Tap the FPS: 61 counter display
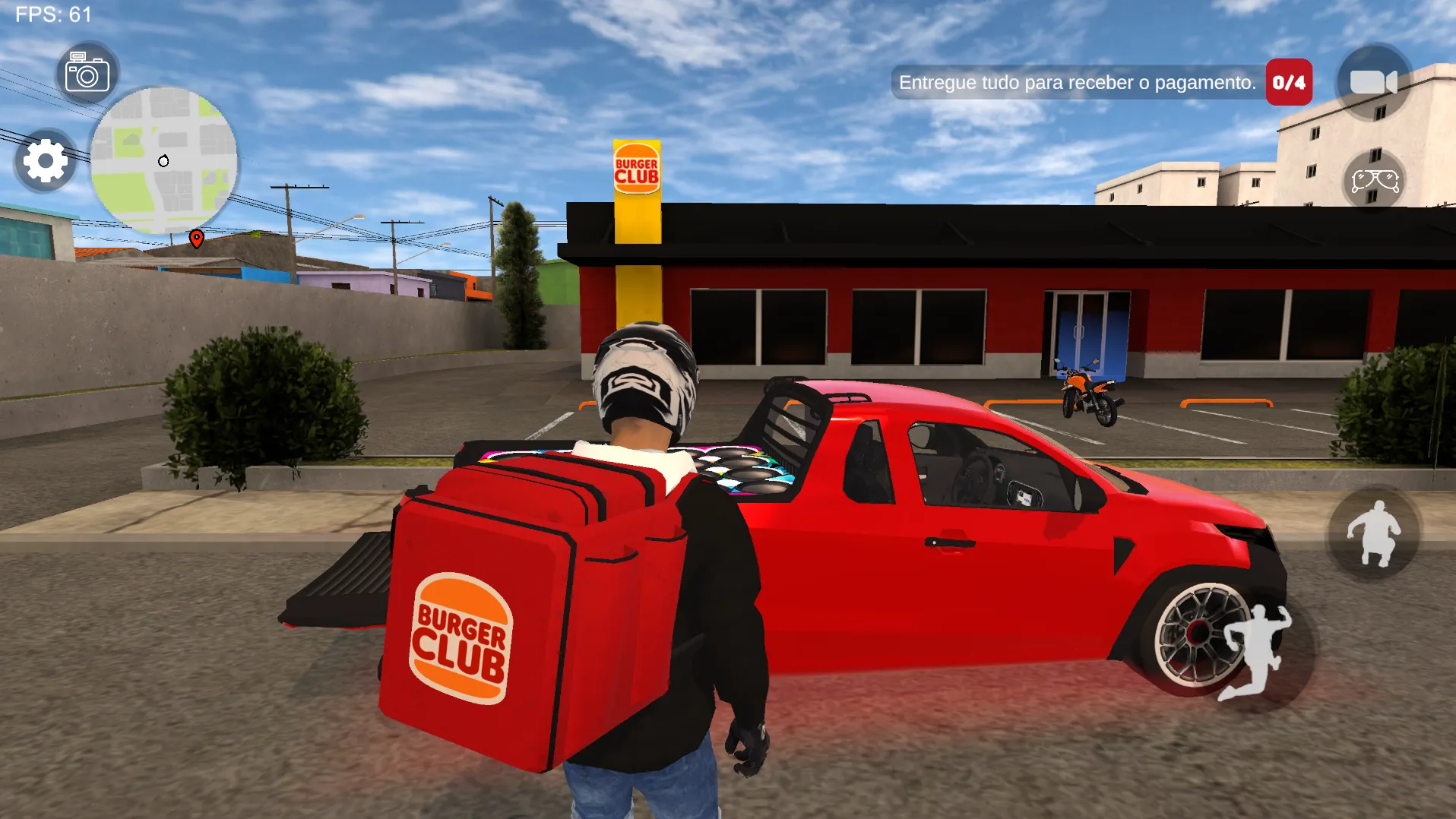 click(53, 13)
